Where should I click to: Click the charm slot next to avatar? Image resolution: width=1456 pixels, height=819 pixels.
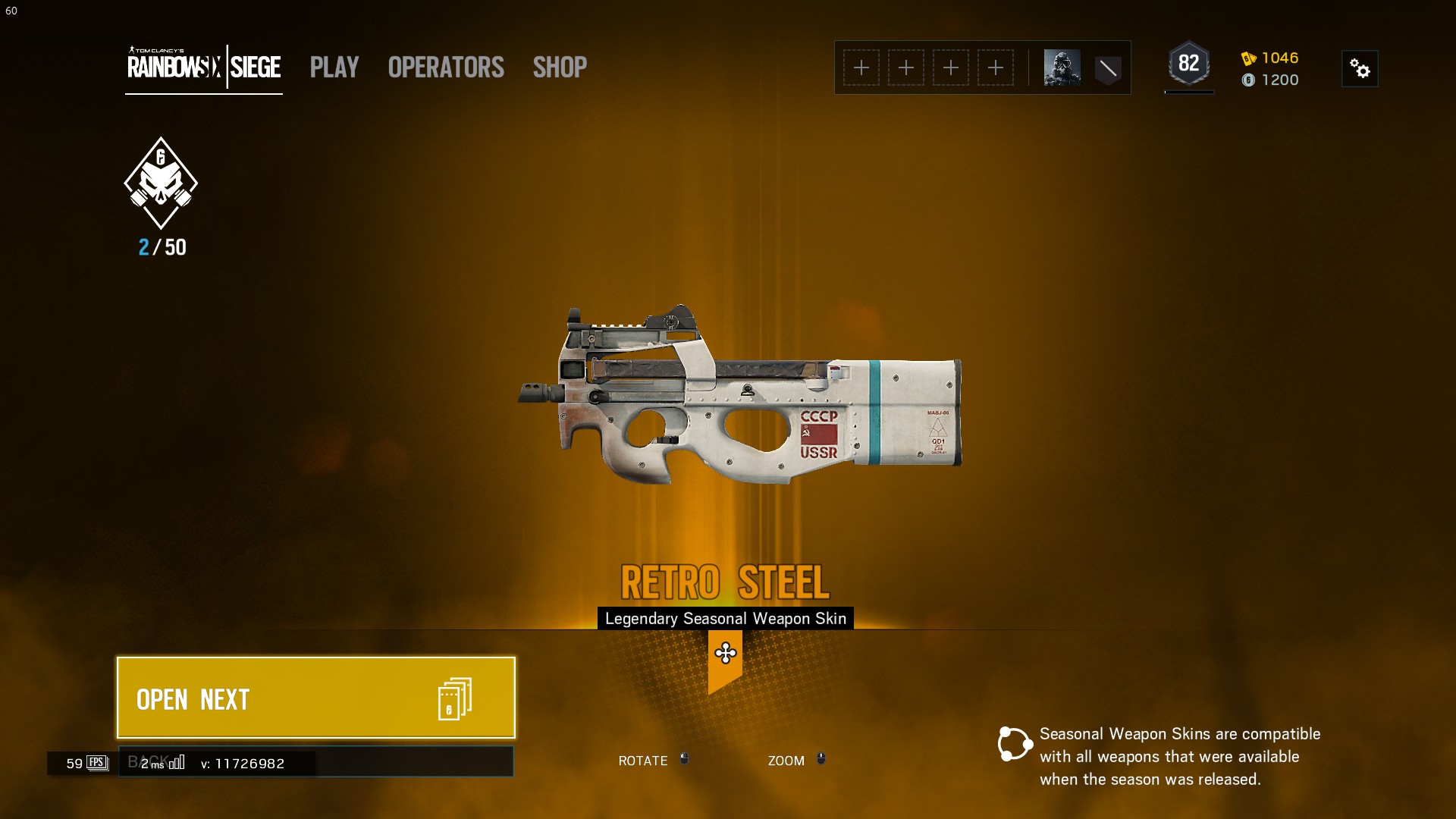tap(1108, 67)
